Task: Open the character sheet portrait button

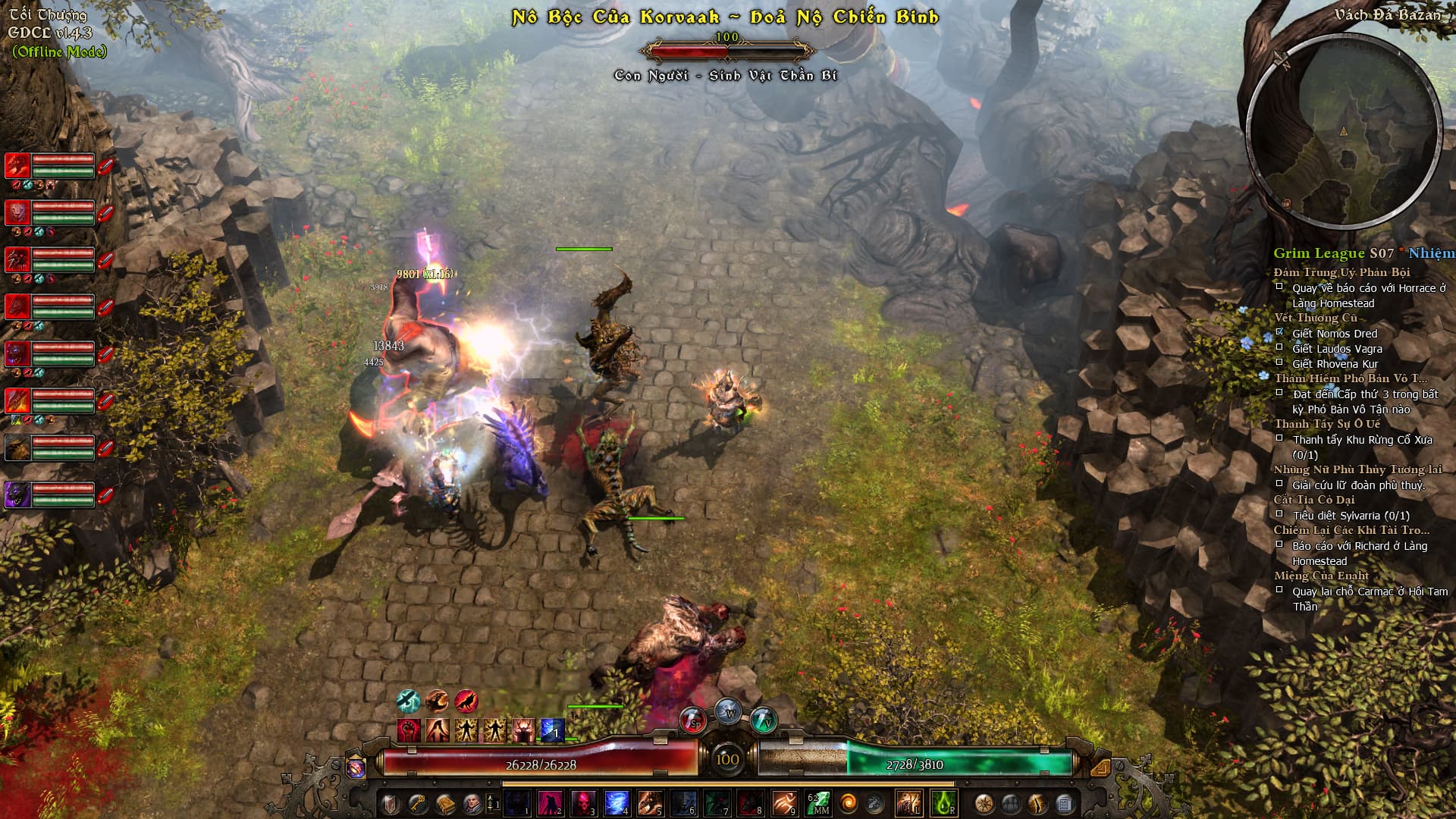Action: click(x=470, y=802)
